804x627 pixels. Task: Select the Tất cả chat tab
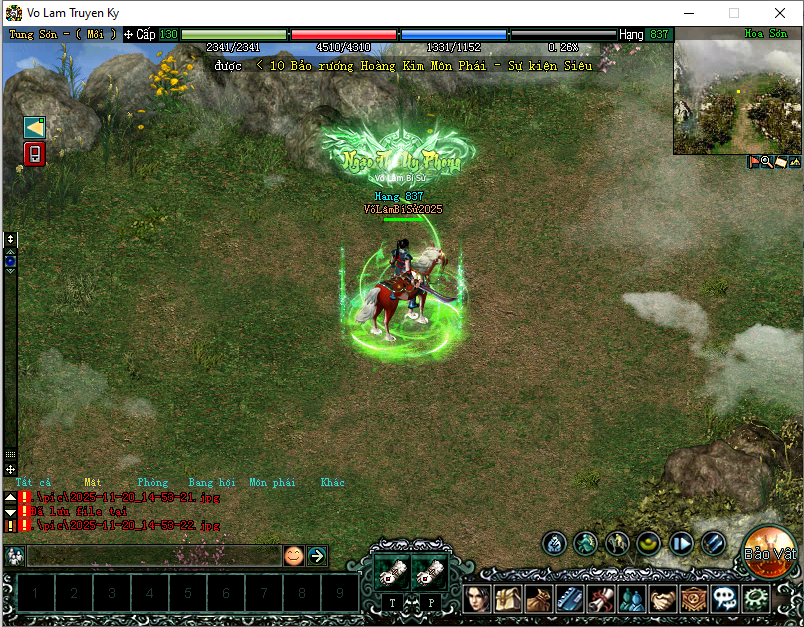click(x=32, y=482)
